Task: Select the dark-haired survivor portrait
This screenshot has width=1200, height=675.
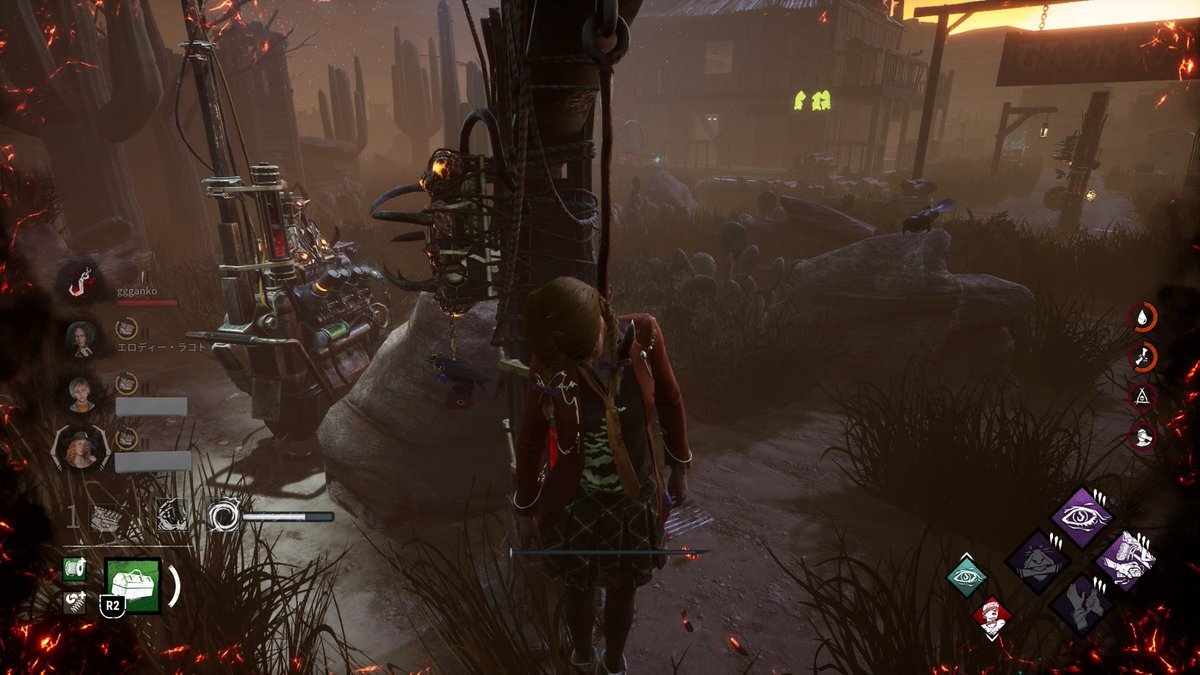Action: pos(80,338)
